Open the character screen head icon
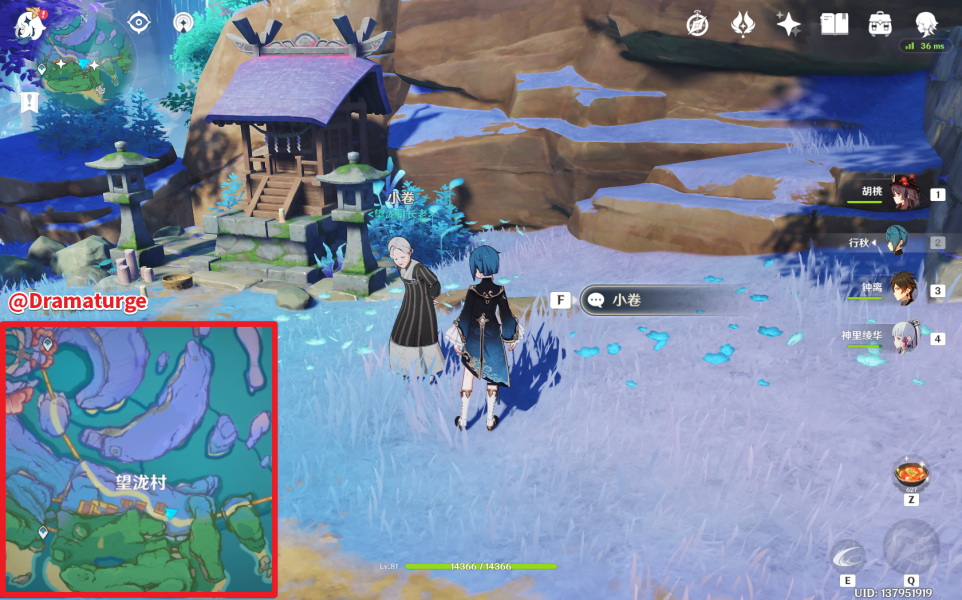Image resolution: width=962 pixels, height=600 pixels. (x=926, y=23)
